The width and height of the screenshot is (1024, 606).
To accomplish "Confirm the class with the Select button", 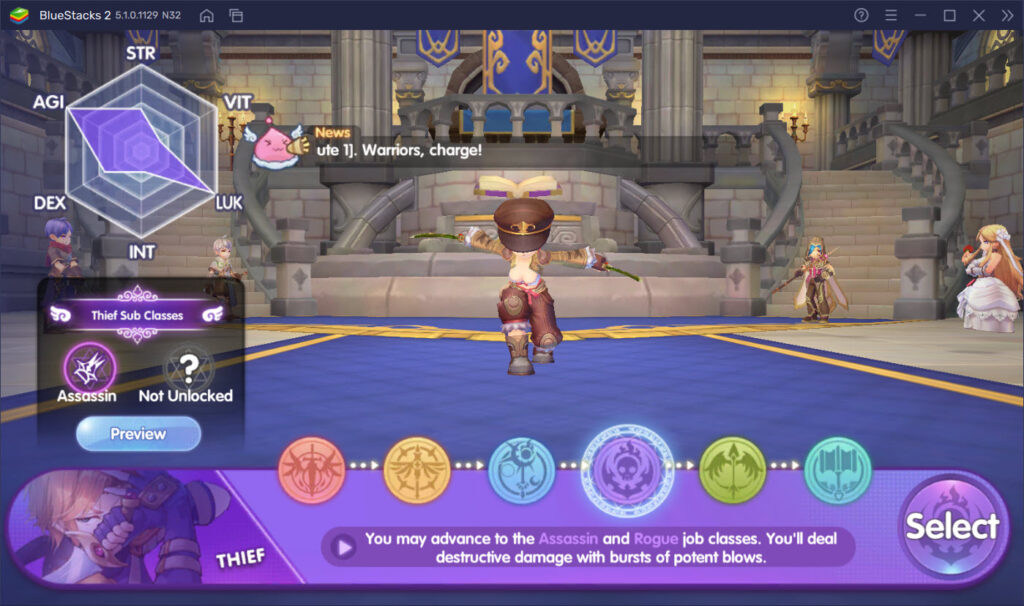I will (x=951, y=526).
